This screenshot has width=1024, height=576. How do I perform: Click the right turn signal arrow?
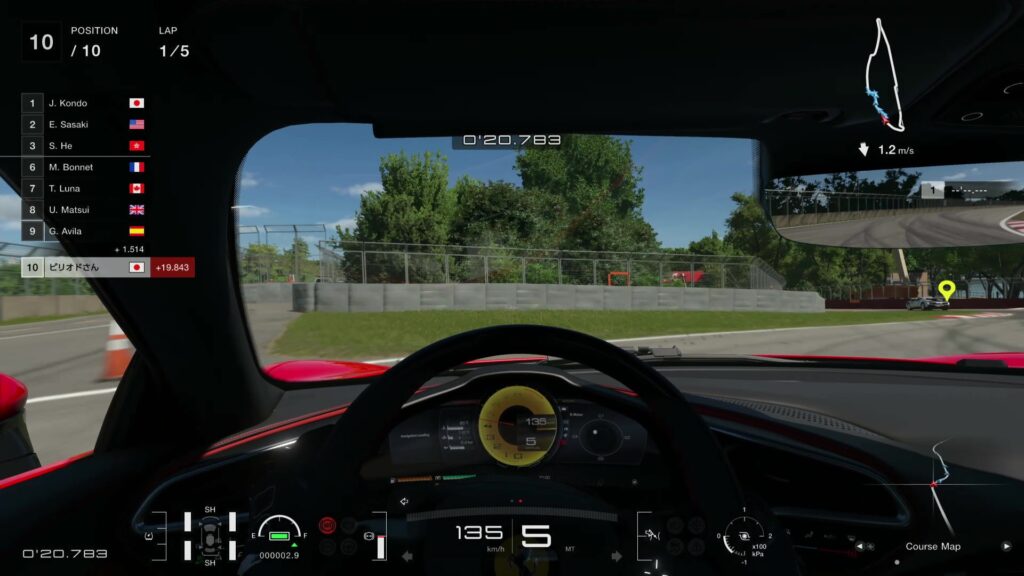[x=616, y=556]
